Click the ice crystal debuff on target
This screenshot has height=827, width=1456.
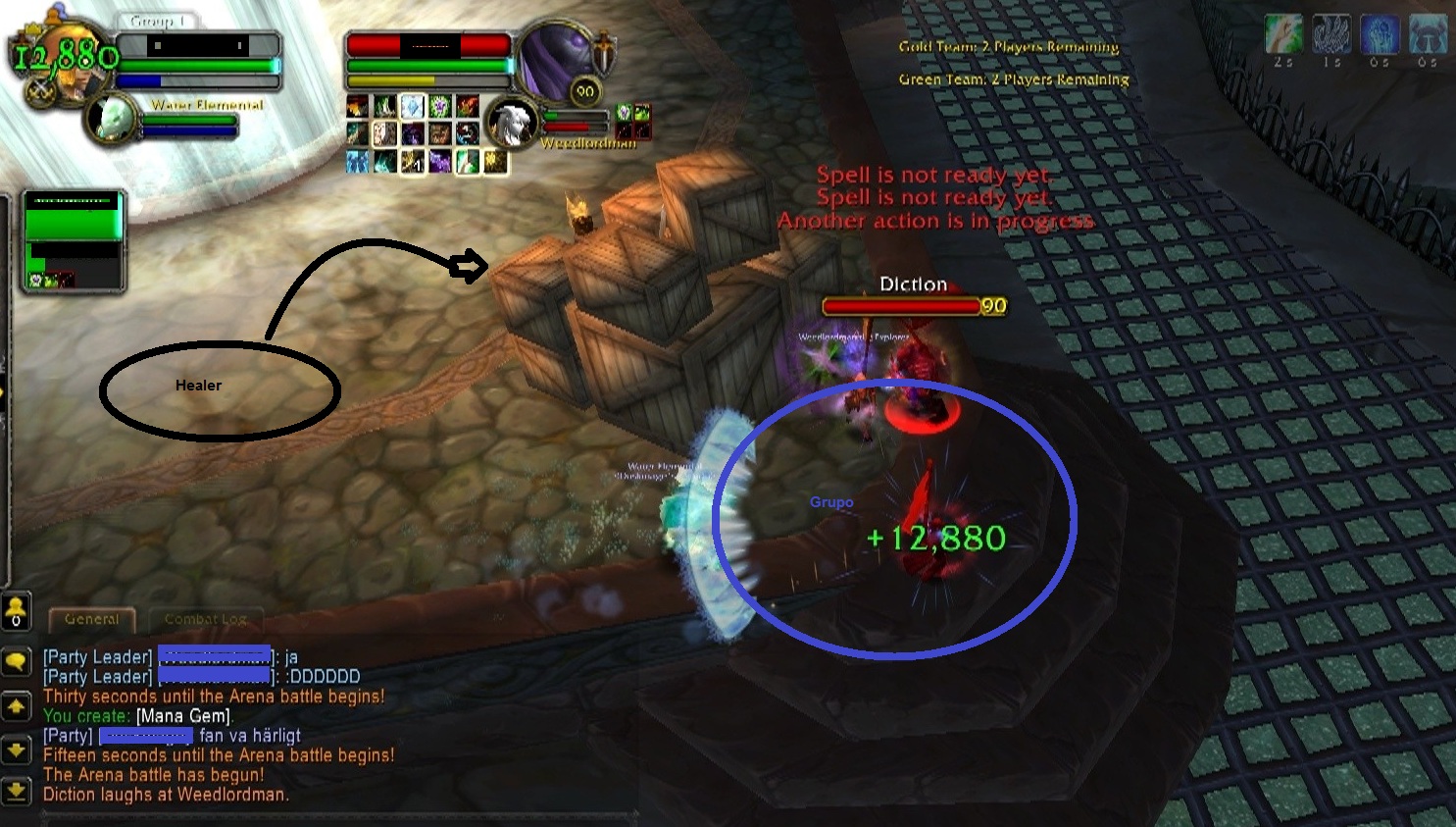point(413,106)
